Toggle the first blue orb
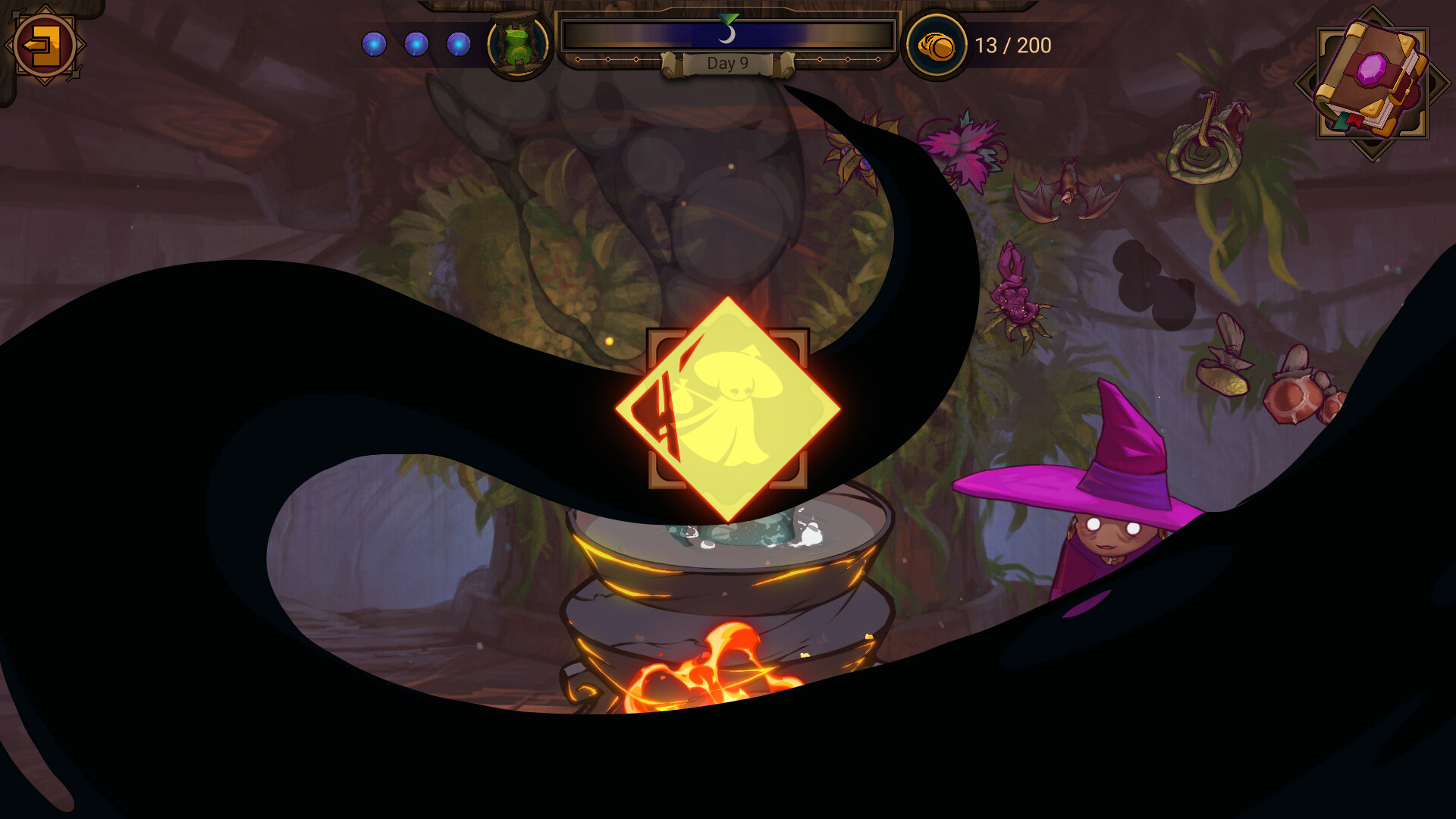This screenshot has width=1456, height=819. coord(374,44)
